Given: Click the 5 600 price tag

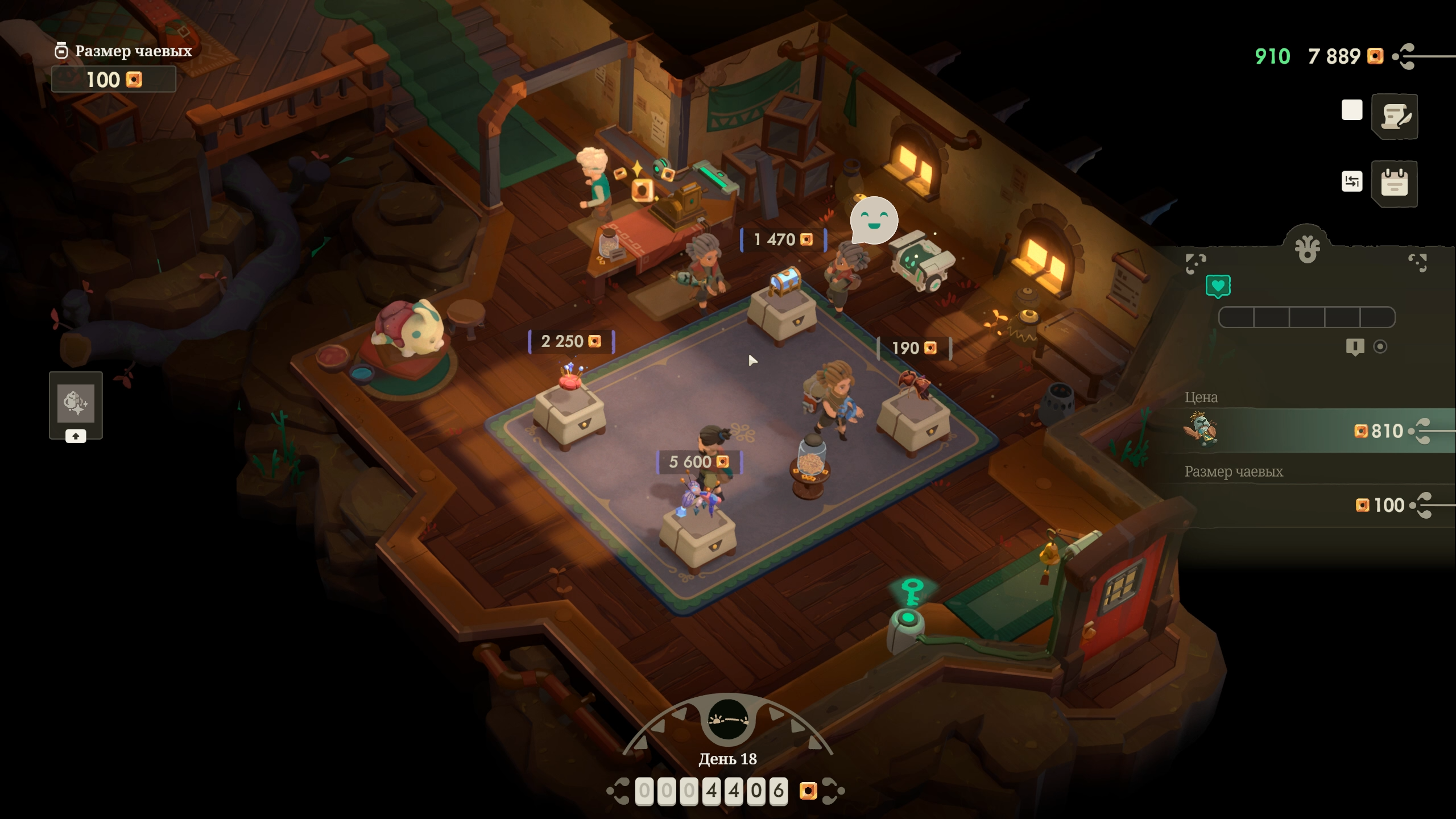Looking at the screenshot, I should click(x=699, y=462).
